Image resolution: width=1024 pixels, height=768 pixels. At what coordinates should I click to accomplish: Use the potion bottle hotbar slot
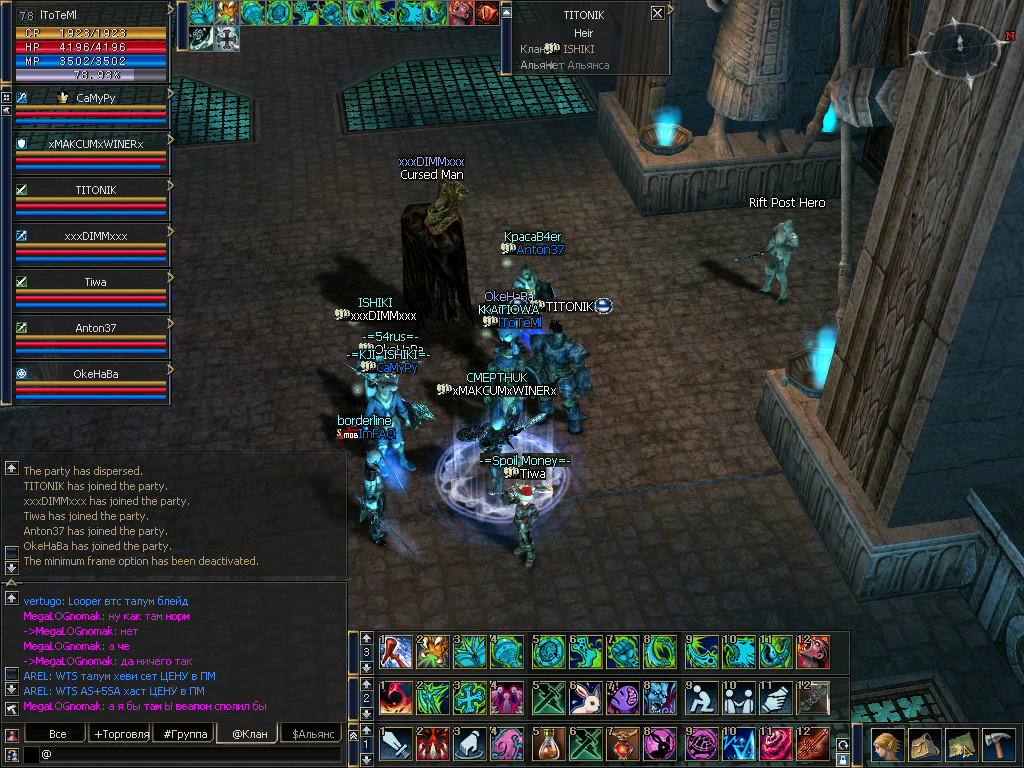point(547,744)
